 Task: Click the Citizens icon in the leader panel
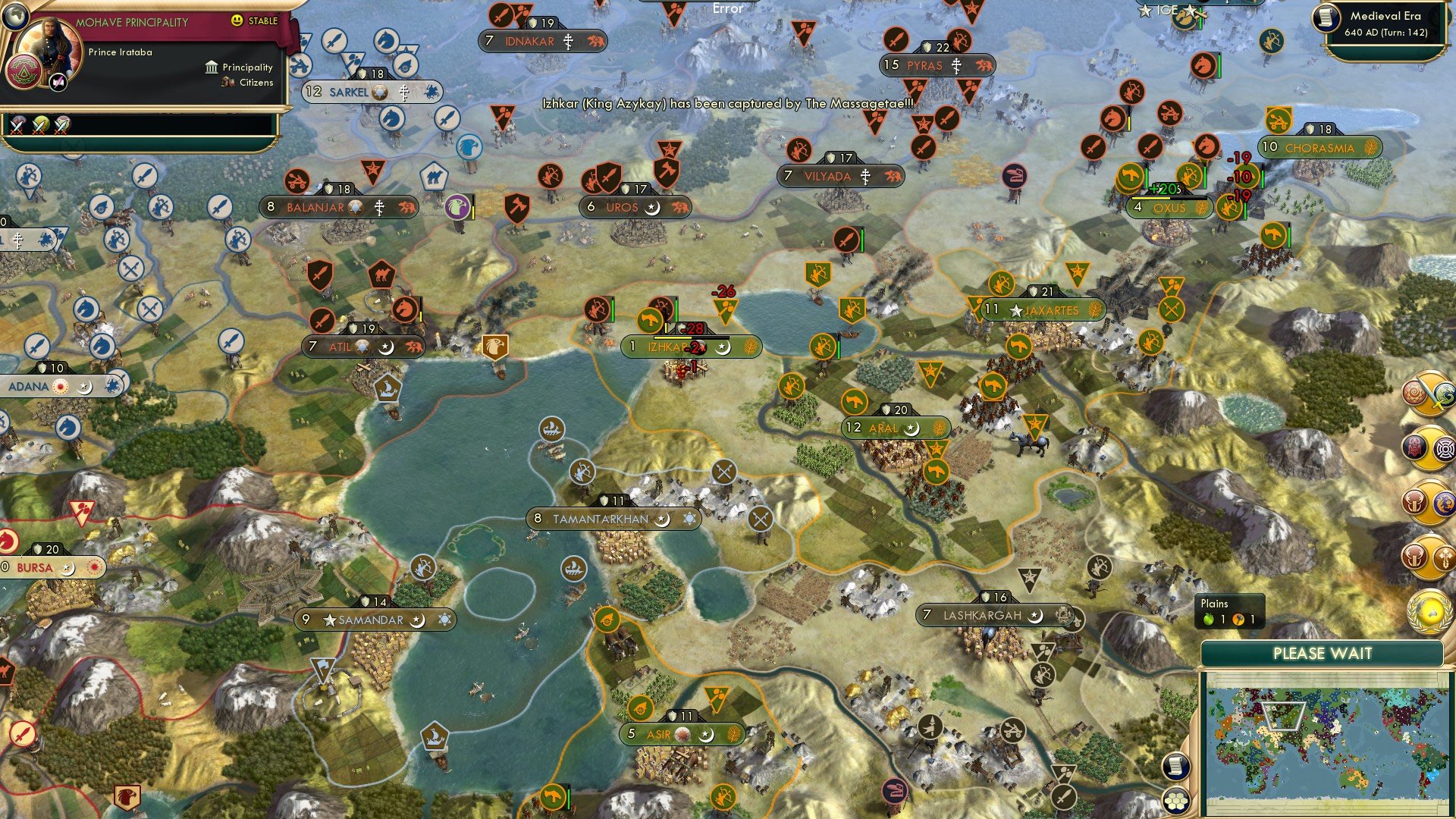click(226, 82)
